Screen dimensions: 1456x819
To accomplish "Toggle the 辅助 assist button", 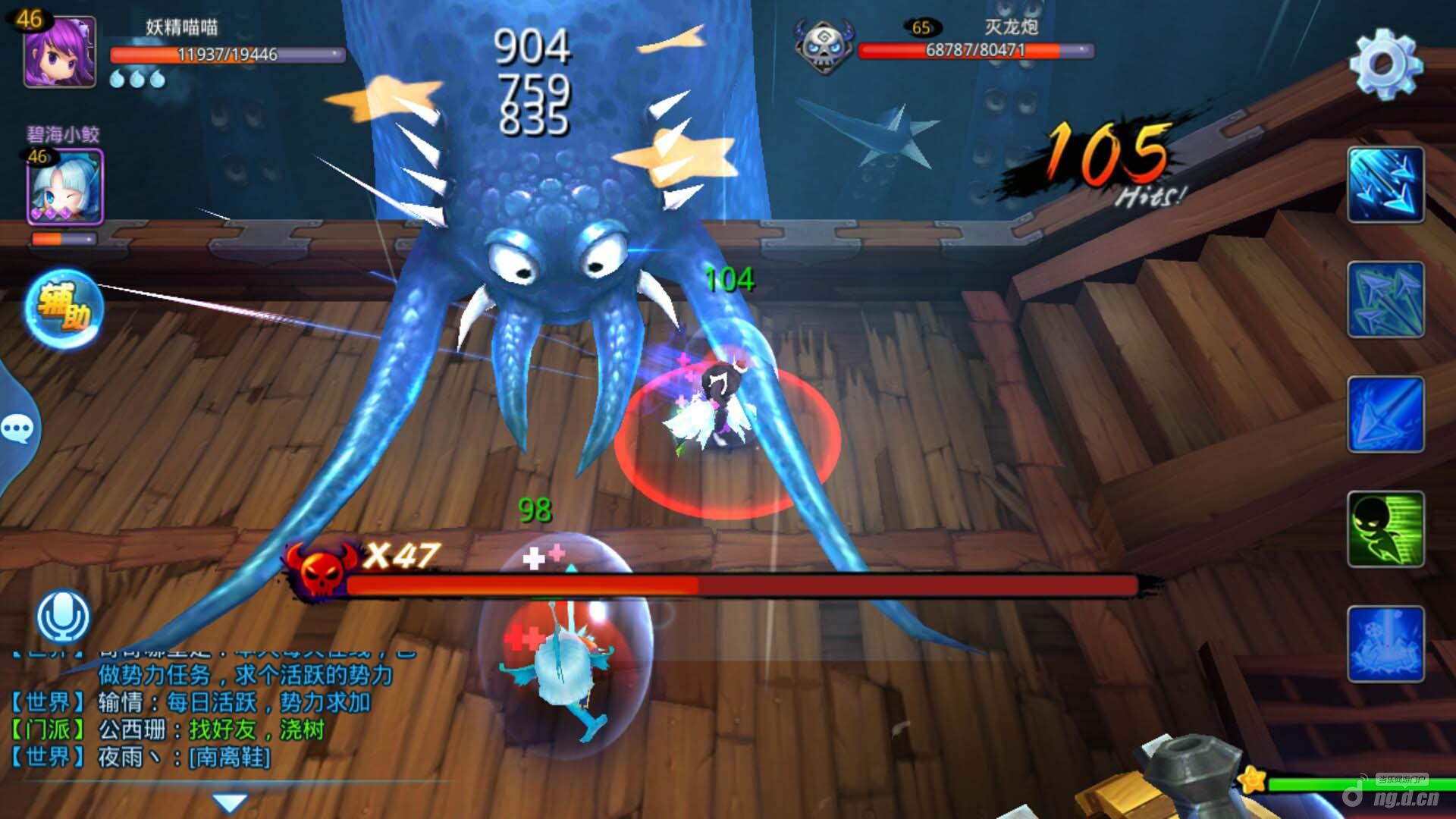I will (x=64, y=308).
